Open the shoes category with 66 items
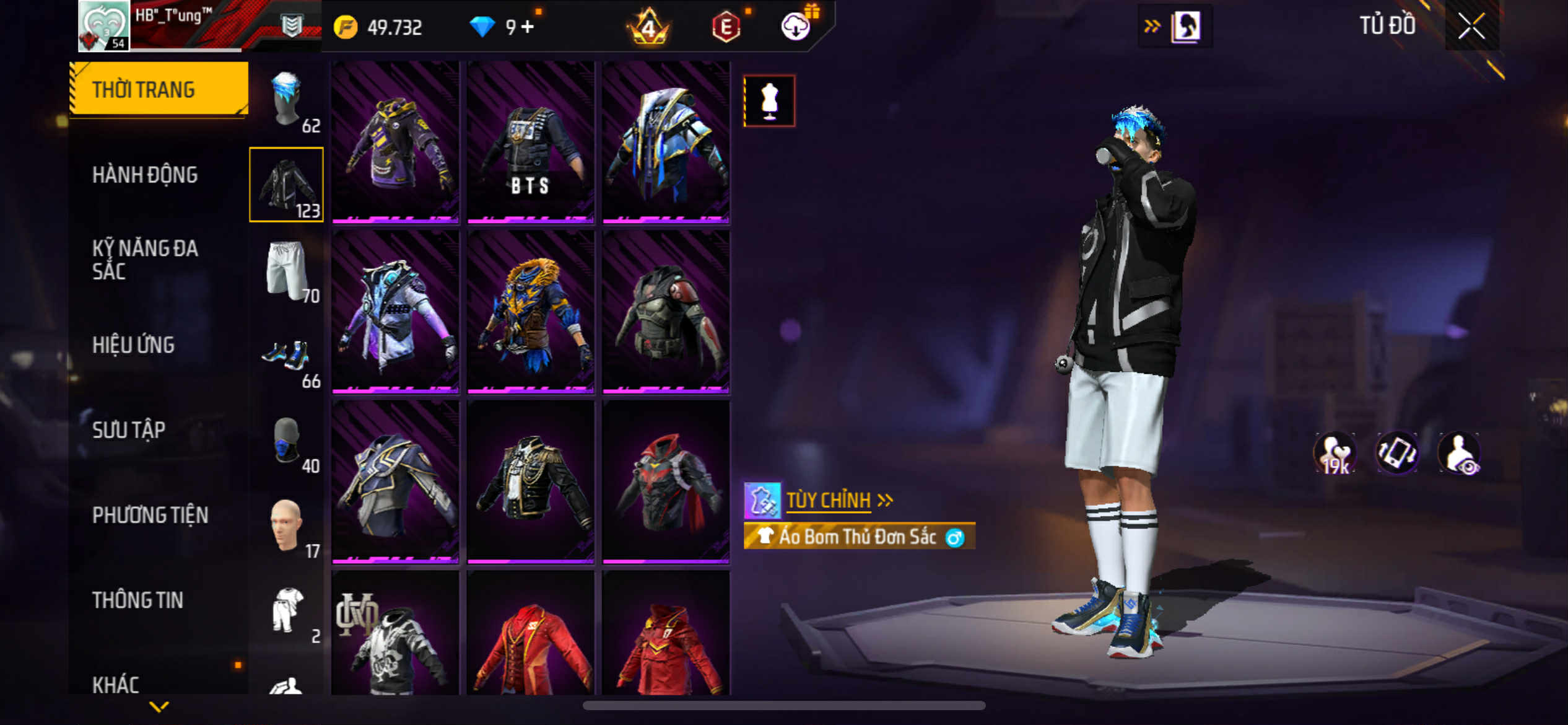Screen dimensions: 1568x725 click(x=287, y=355)
